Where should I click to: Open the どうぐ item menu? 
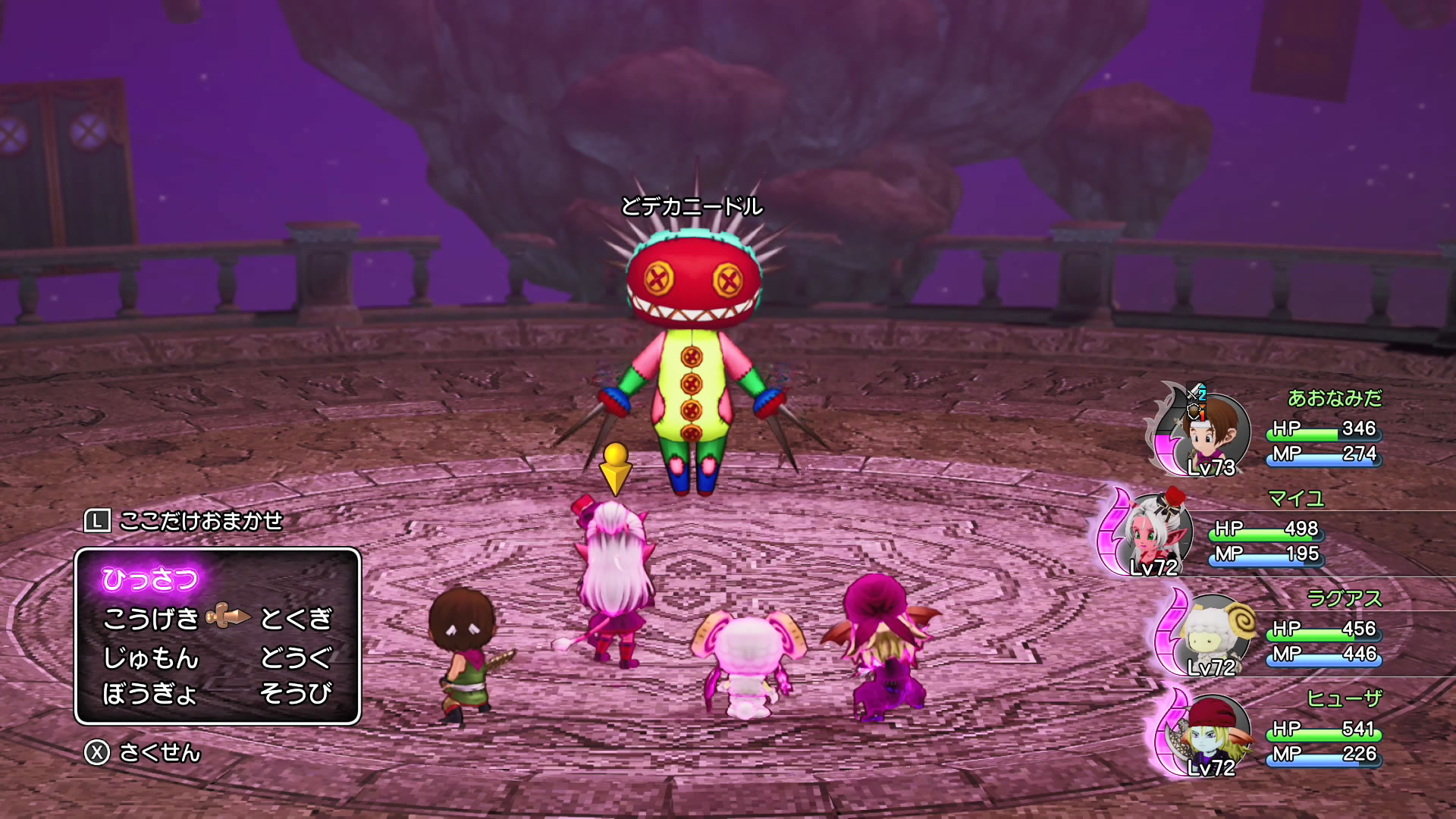click(x=296, y=657)
